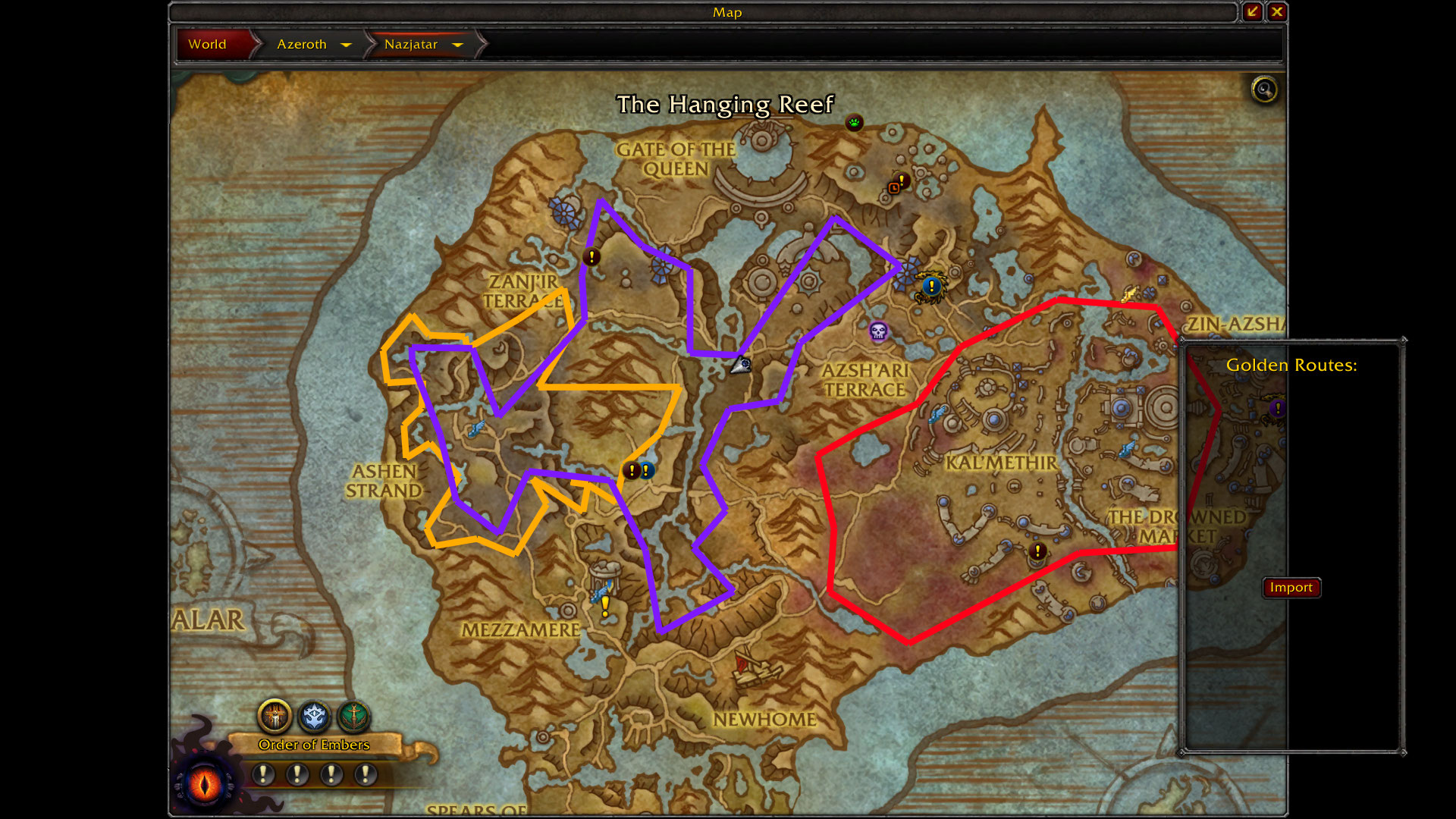Open the Nazjatar zone dropdown
The image size is (1456, 819).
click(x=457, y=45)
